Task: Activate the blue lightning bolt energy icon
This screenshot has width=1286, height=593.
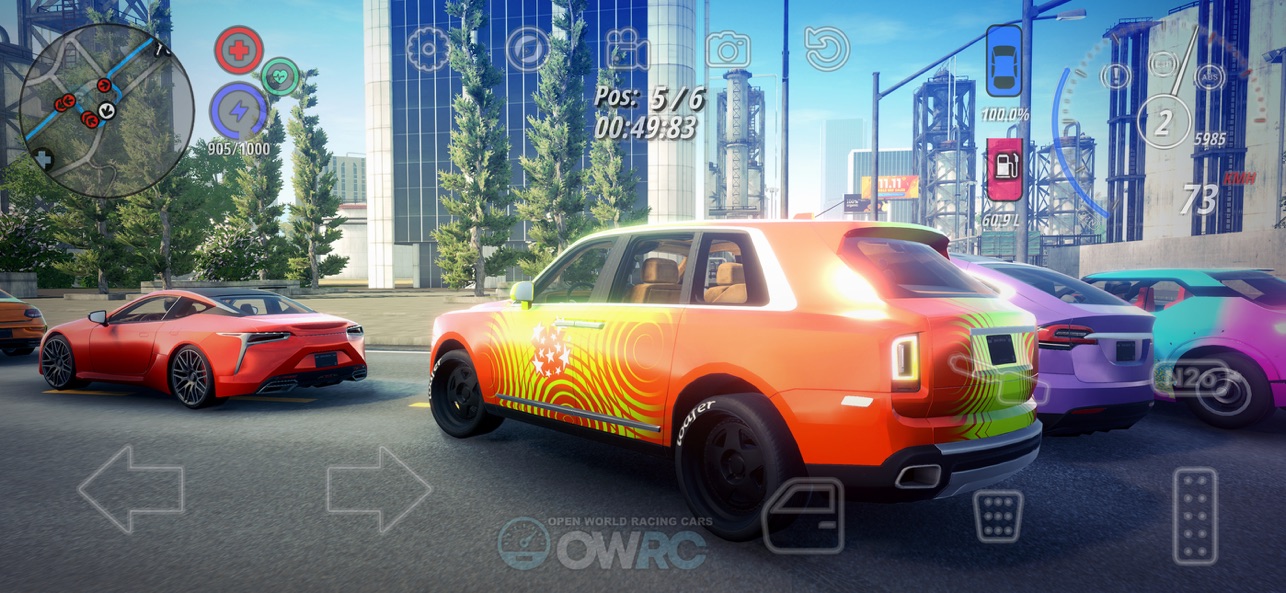Action: pyautogui.click(x=238, y=111)
